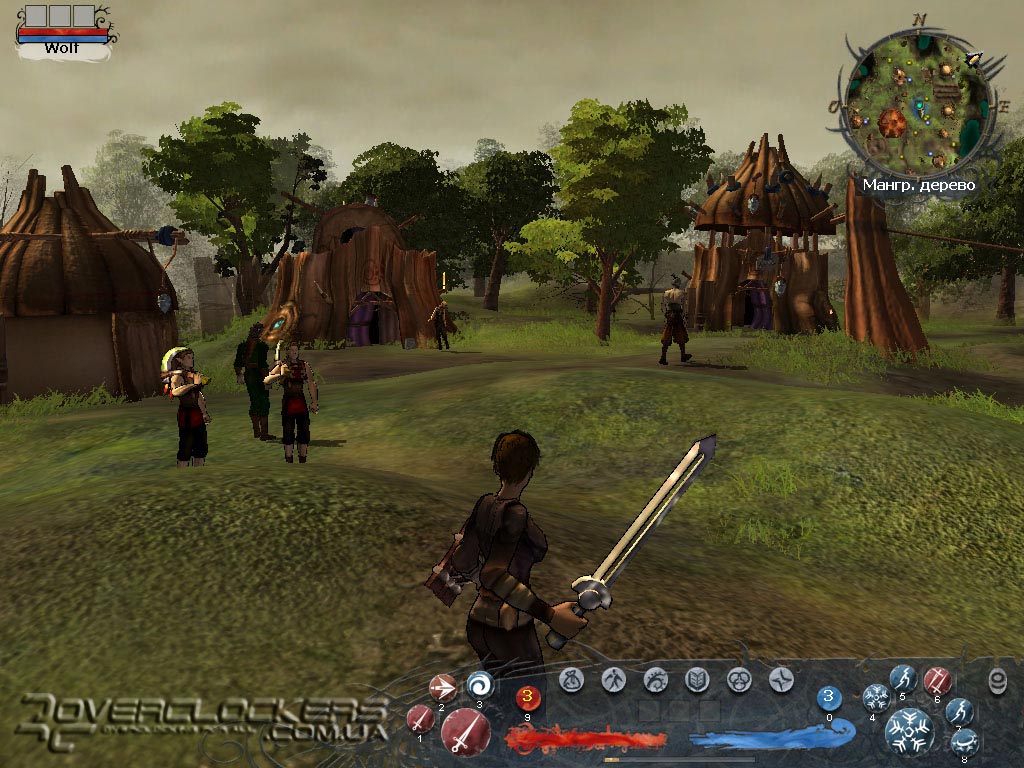Select the three interlocked rings icon
The width and height of the screenshot is (1024, 768).
pos(739,680)
